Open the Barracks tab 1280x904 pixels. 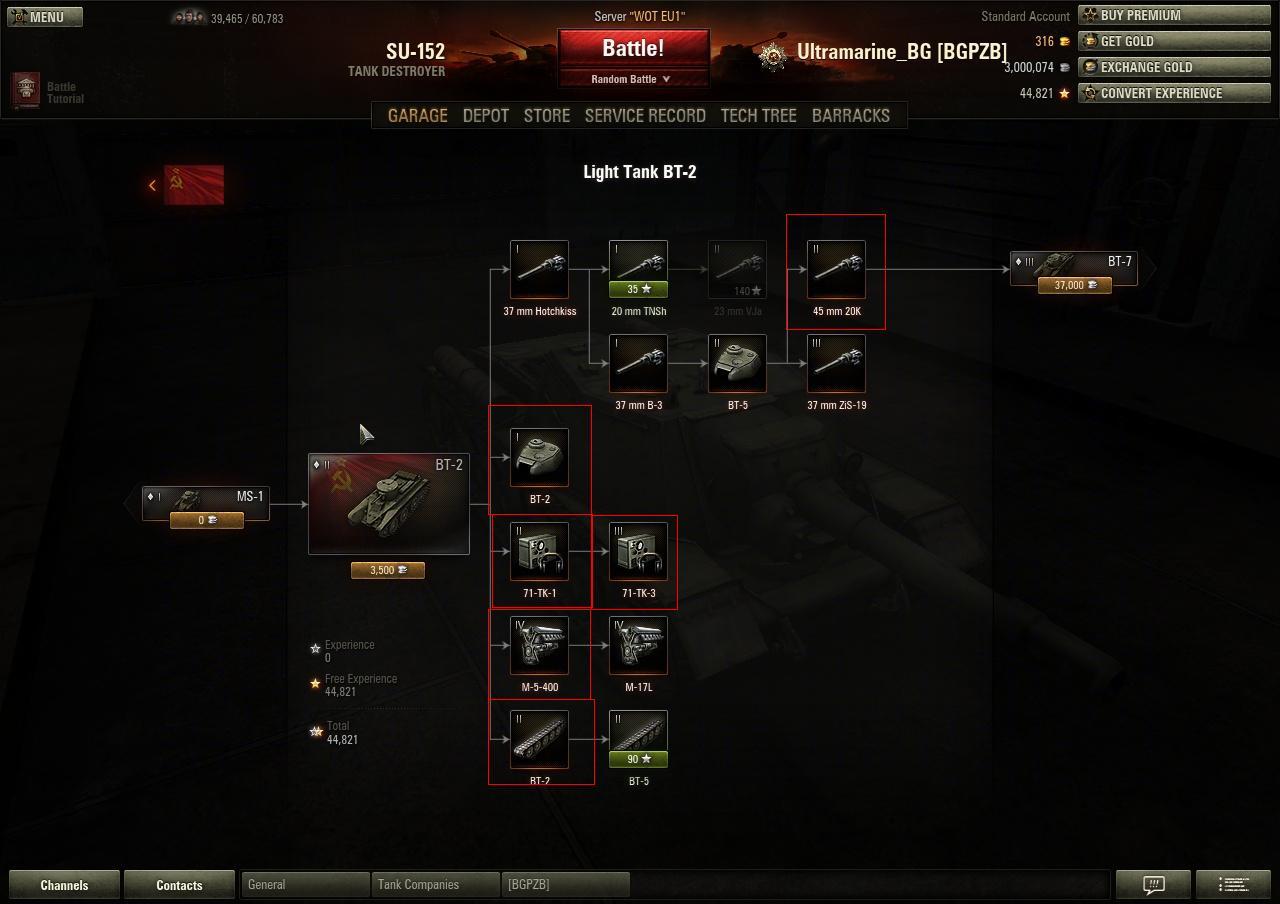tap(850, 116)
